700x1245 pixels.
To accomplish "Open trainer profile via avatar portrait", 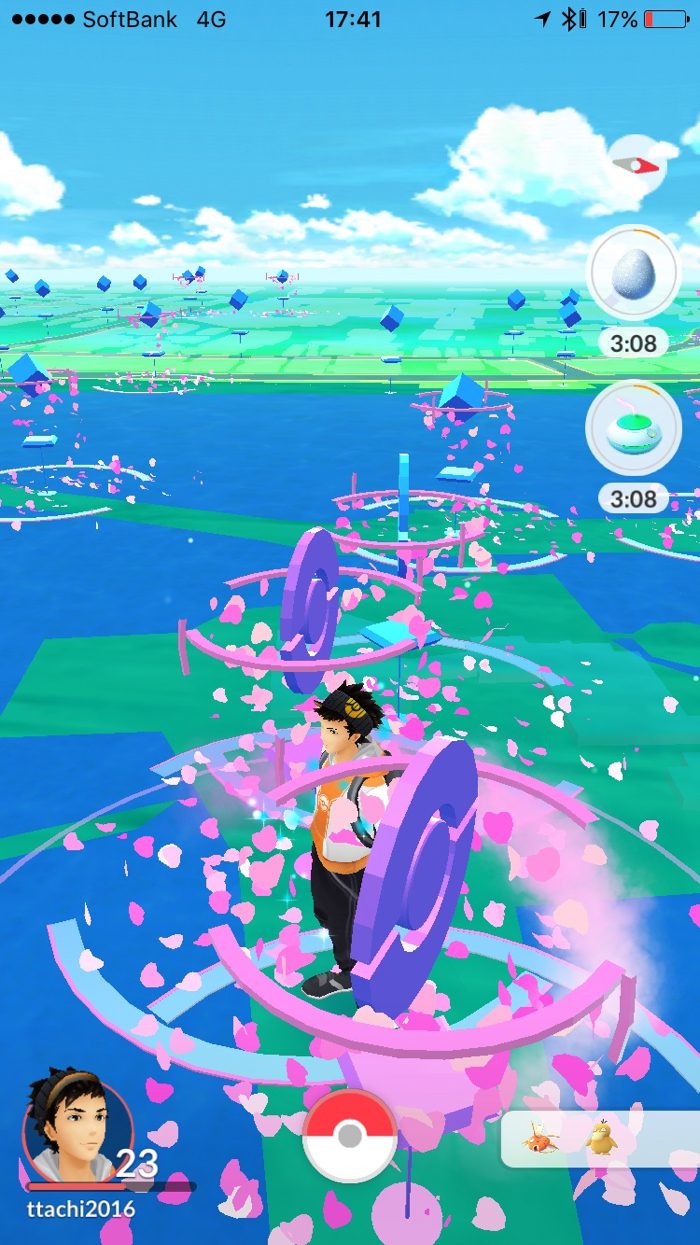I will coord(77,1125).
